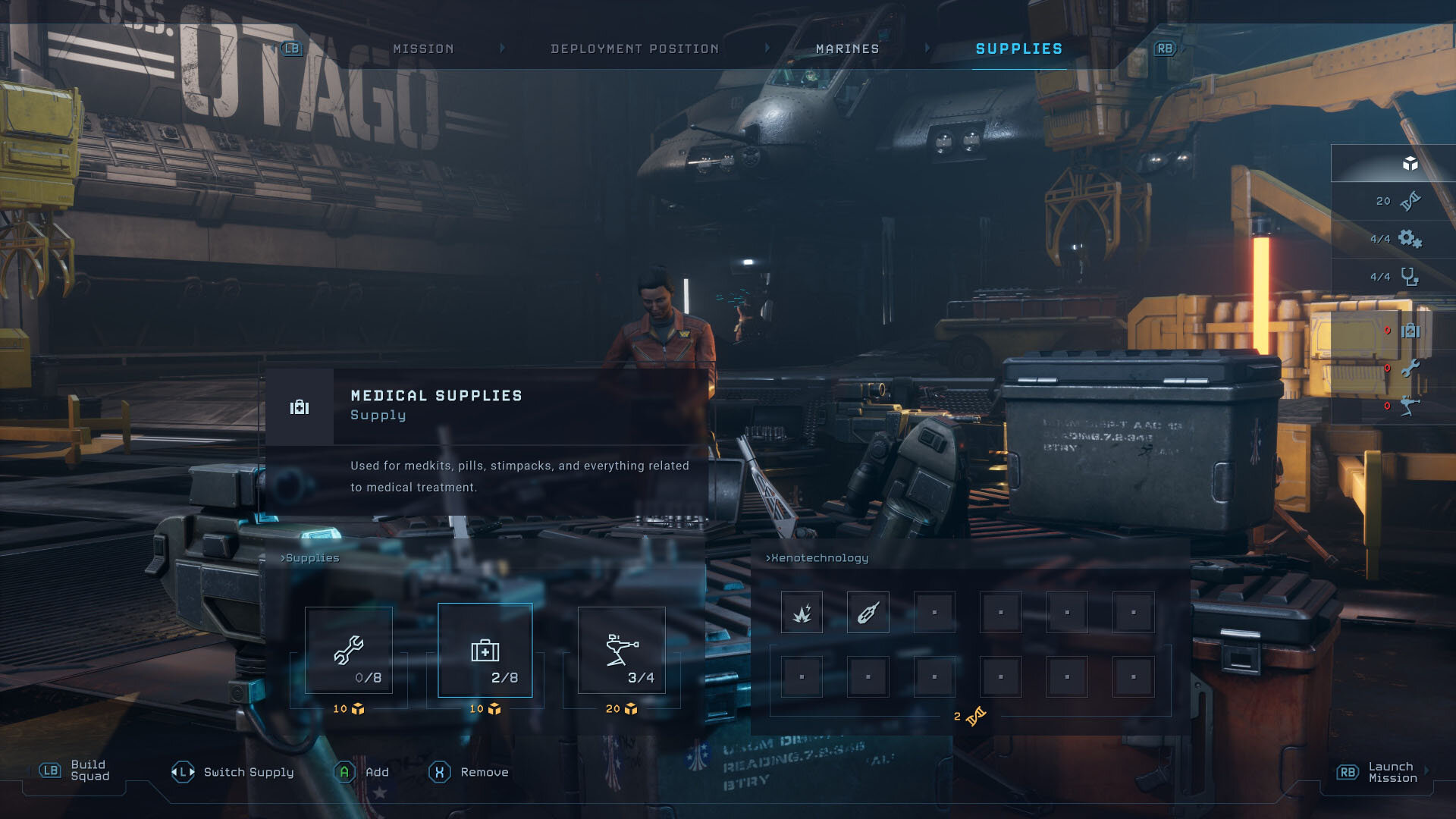Go to the Marines tab
This screenshot has height=819, width=1456.
(847, 49)
